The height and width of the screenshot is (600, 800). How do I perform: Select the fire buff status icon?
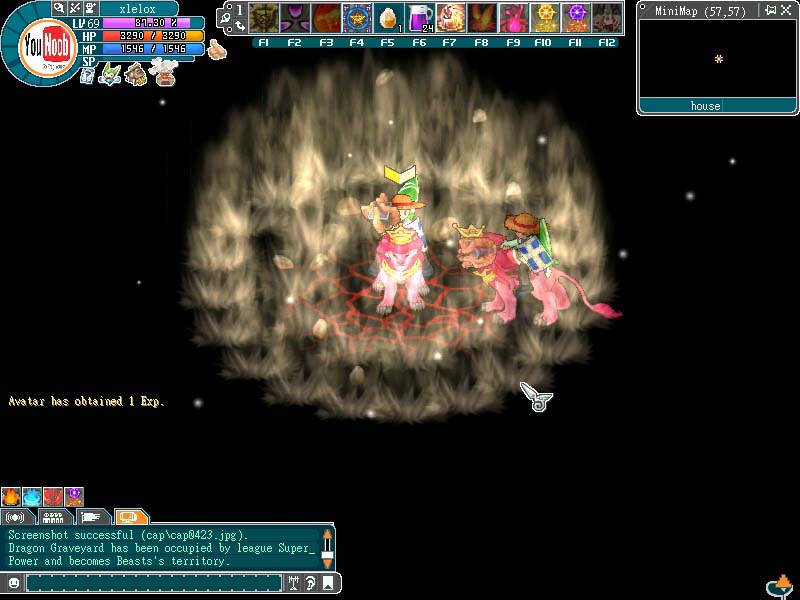(x=11, y=497)
